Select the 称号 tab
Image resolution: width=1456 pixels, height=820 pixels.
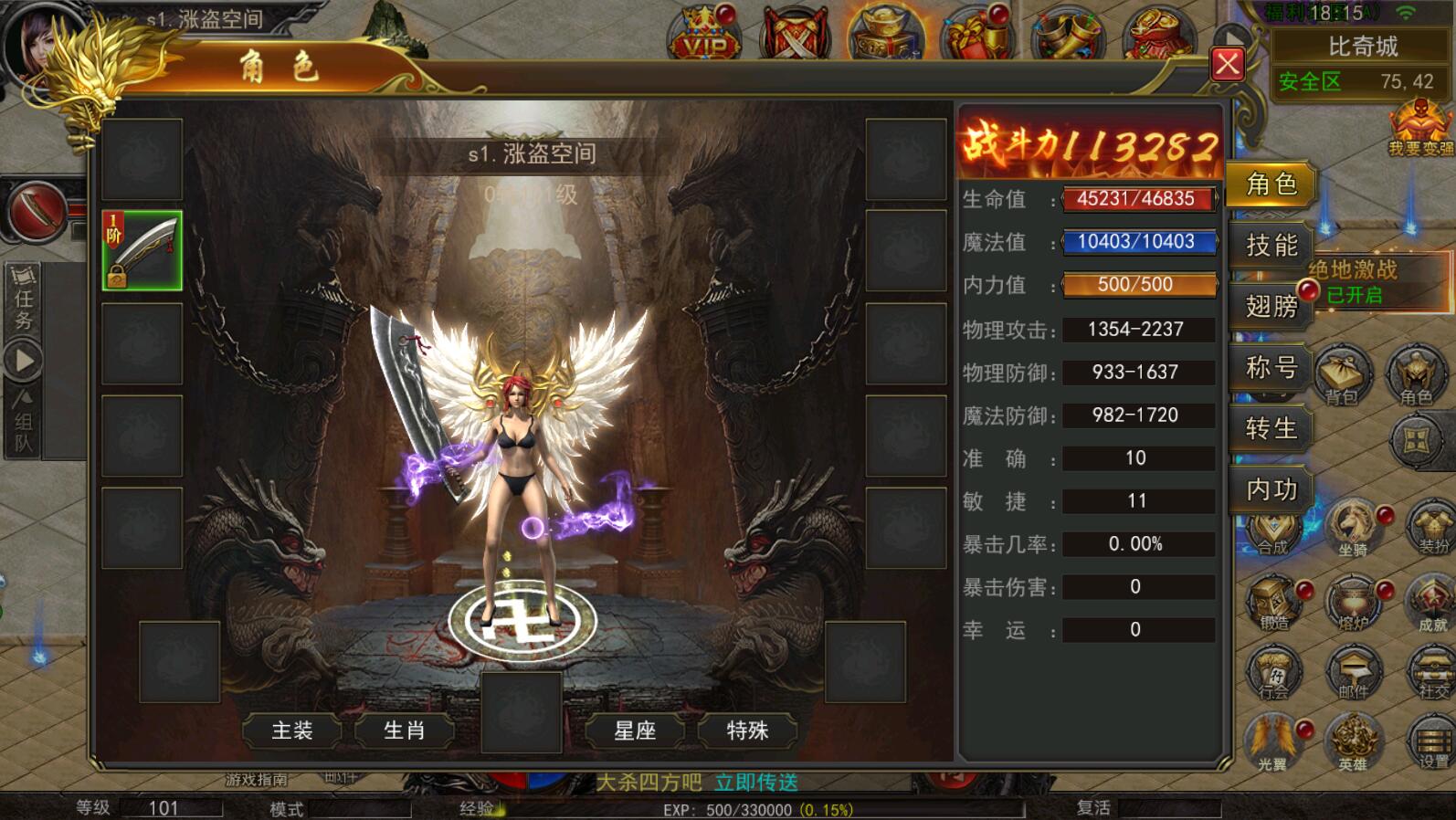[x=1271, y=367]
